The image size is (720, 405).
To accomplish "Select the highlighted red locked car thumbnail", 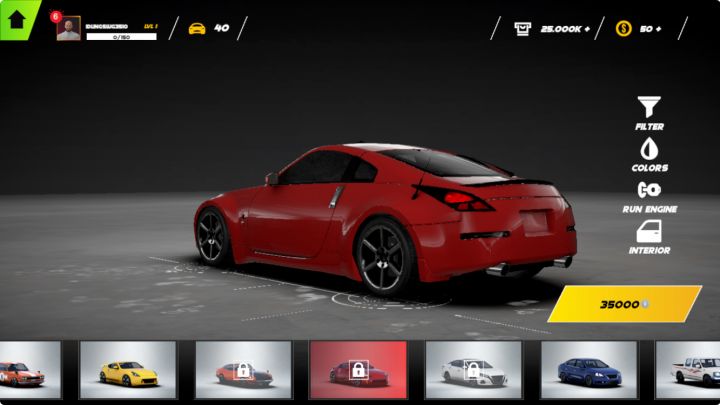I will tap(358, 370).
